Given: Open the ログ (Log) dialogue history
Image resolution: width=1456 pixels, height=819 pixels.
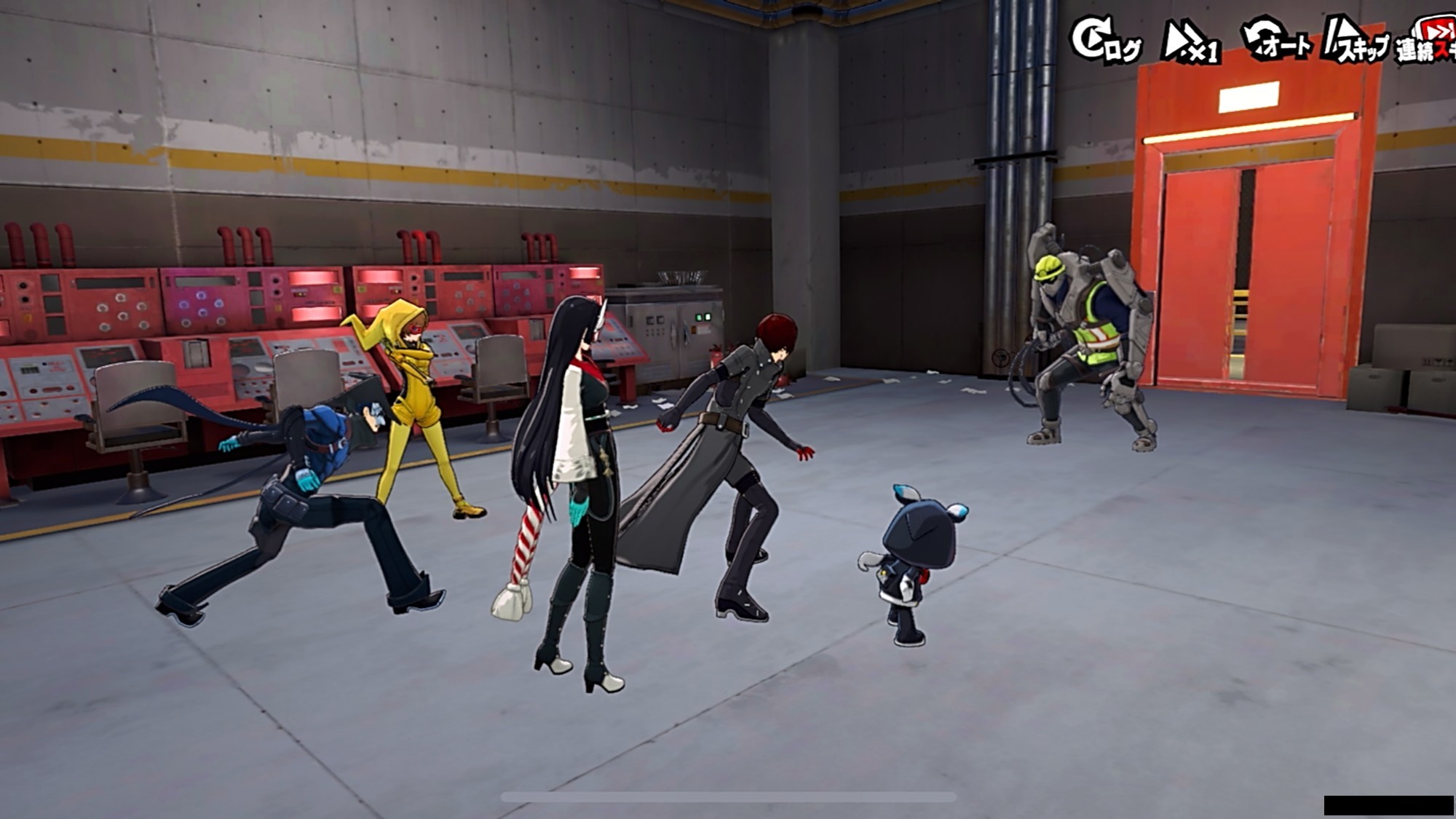Looking at the screenshot, I should coord(1106,41).
